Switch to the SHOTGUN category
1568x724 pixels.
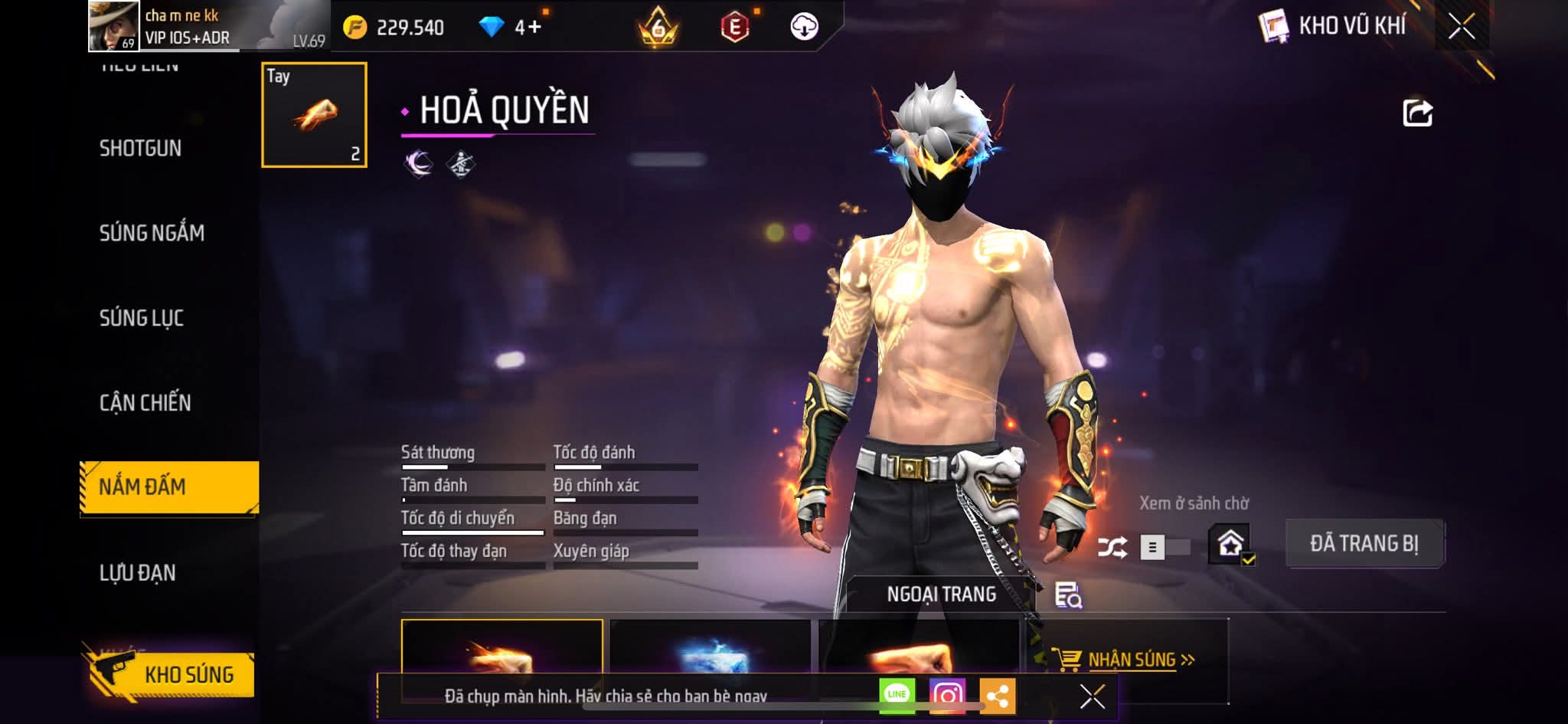[140, 149]
